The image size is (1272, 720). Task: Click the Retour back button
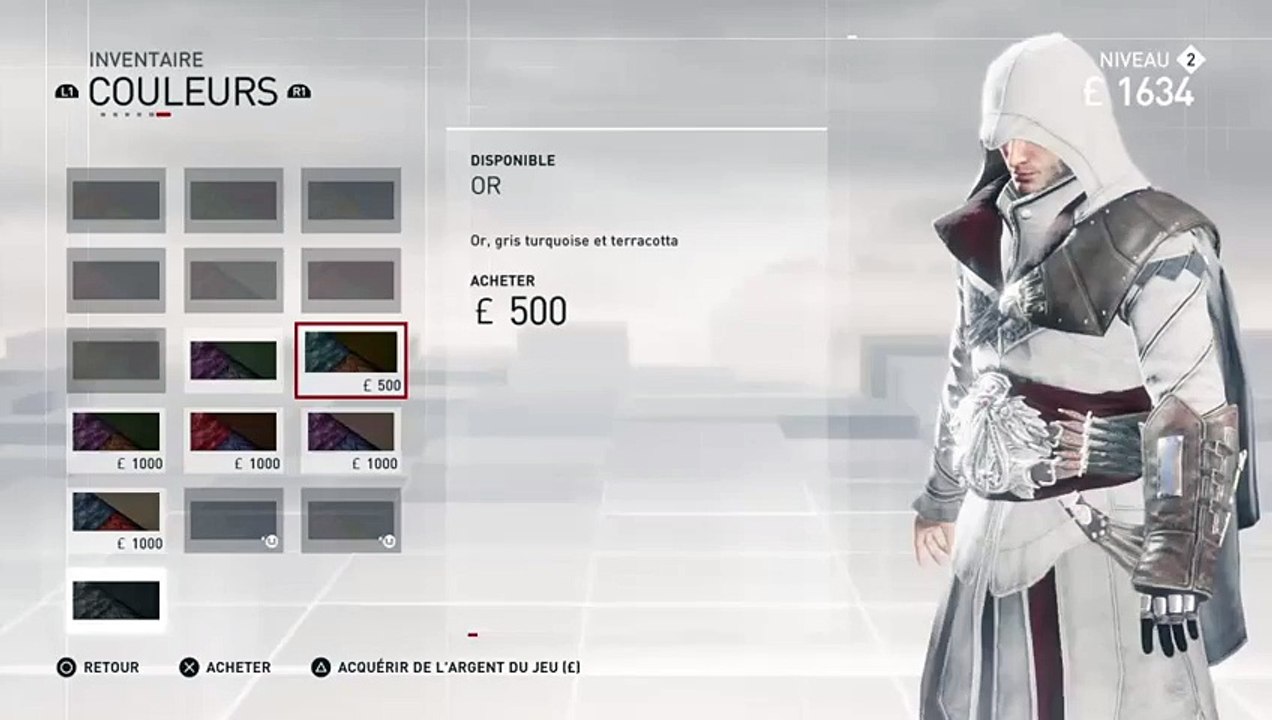pos(98,667)
